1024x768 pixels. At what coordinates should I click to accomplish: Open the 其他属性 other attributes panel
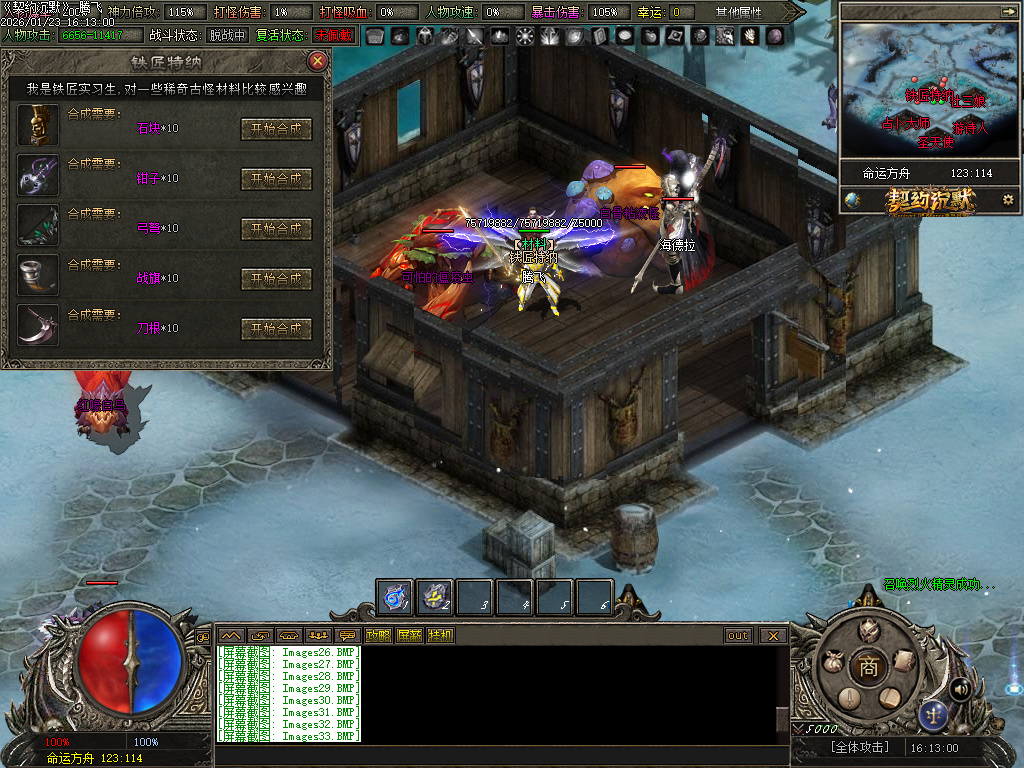(x=738, y=12)
